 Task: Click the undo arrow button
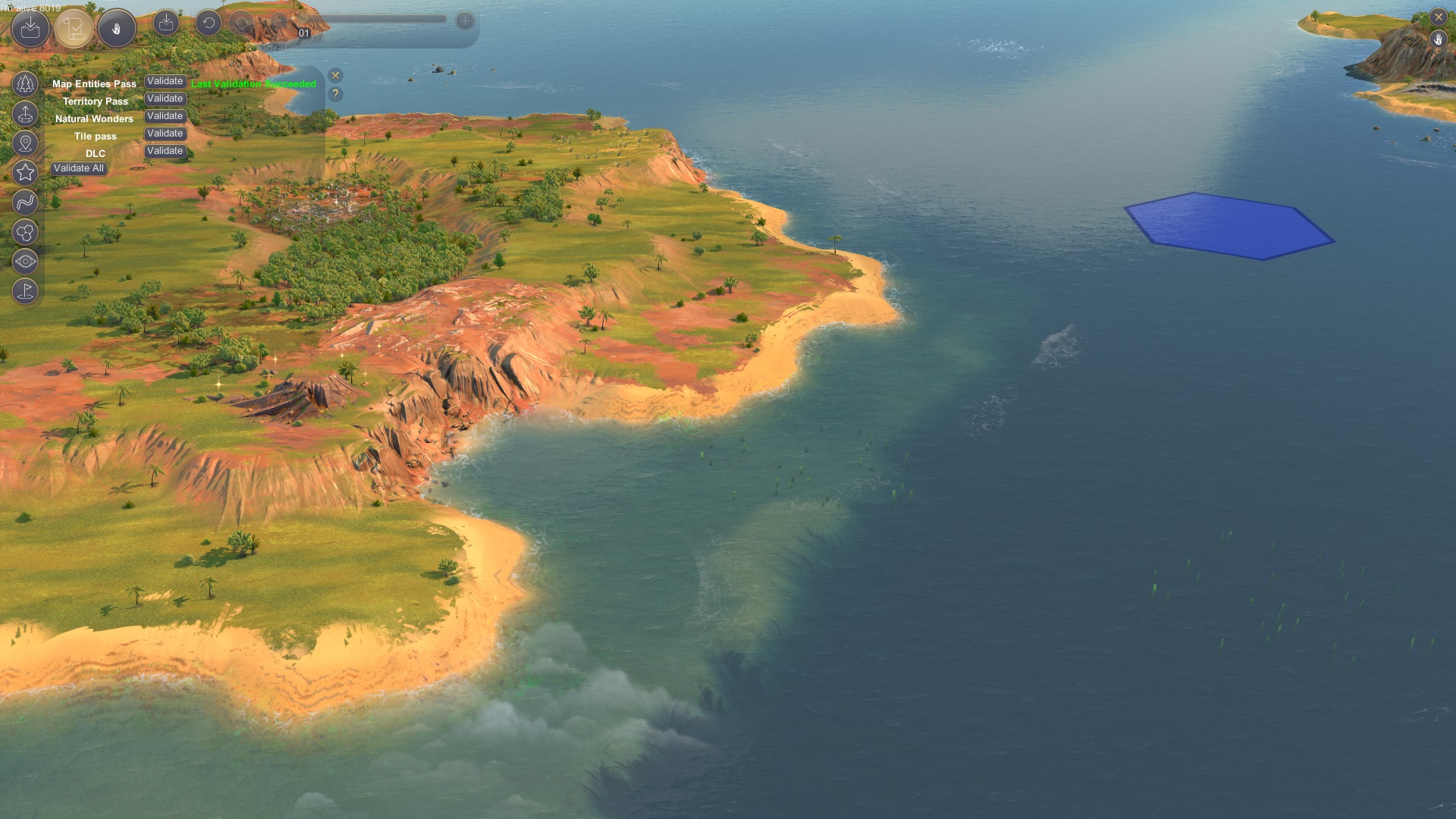pos(209,23)
